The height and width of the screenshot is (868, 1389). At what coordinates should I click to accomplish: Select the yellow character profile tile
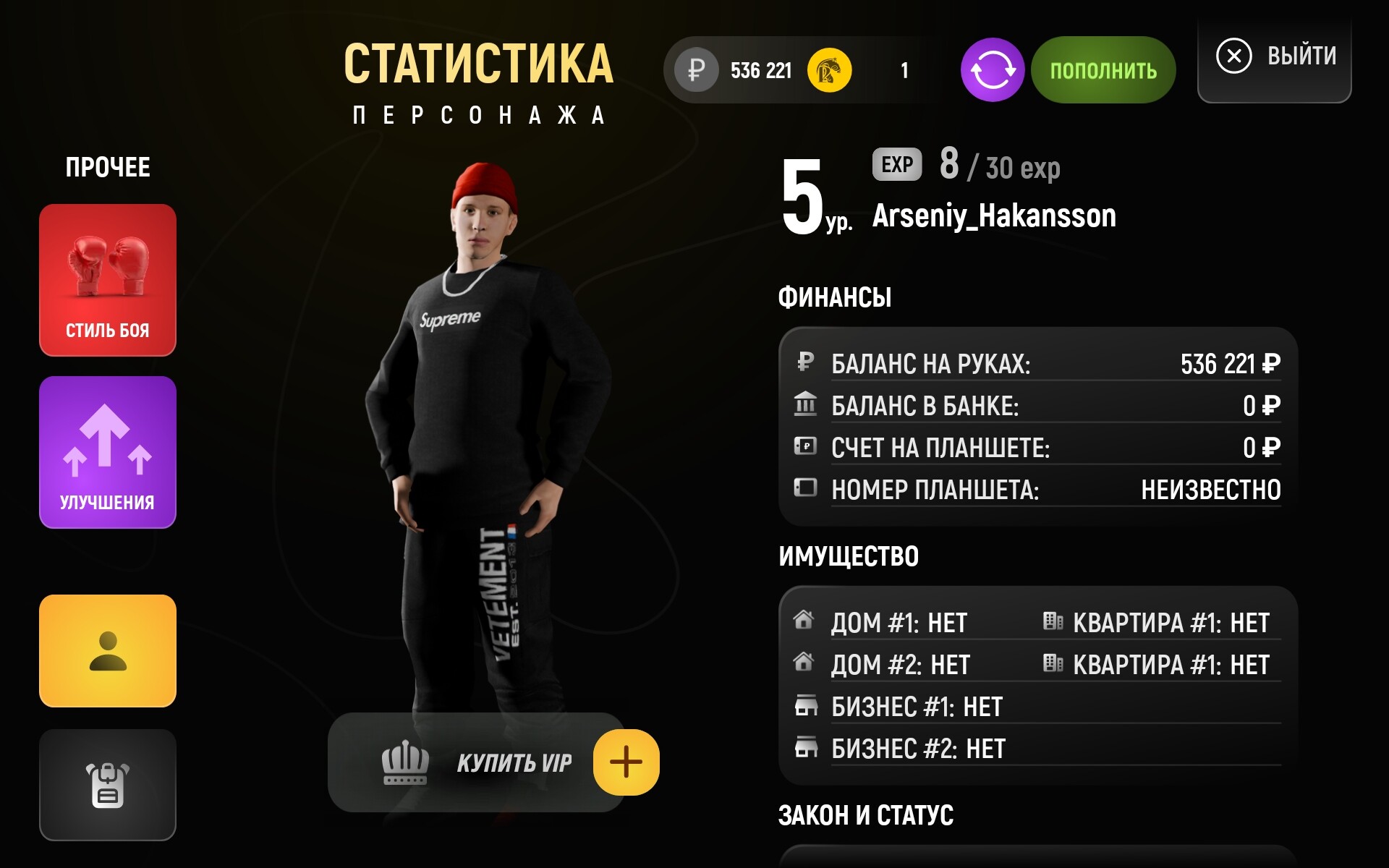pyautogui.click(x=108, y=650)
